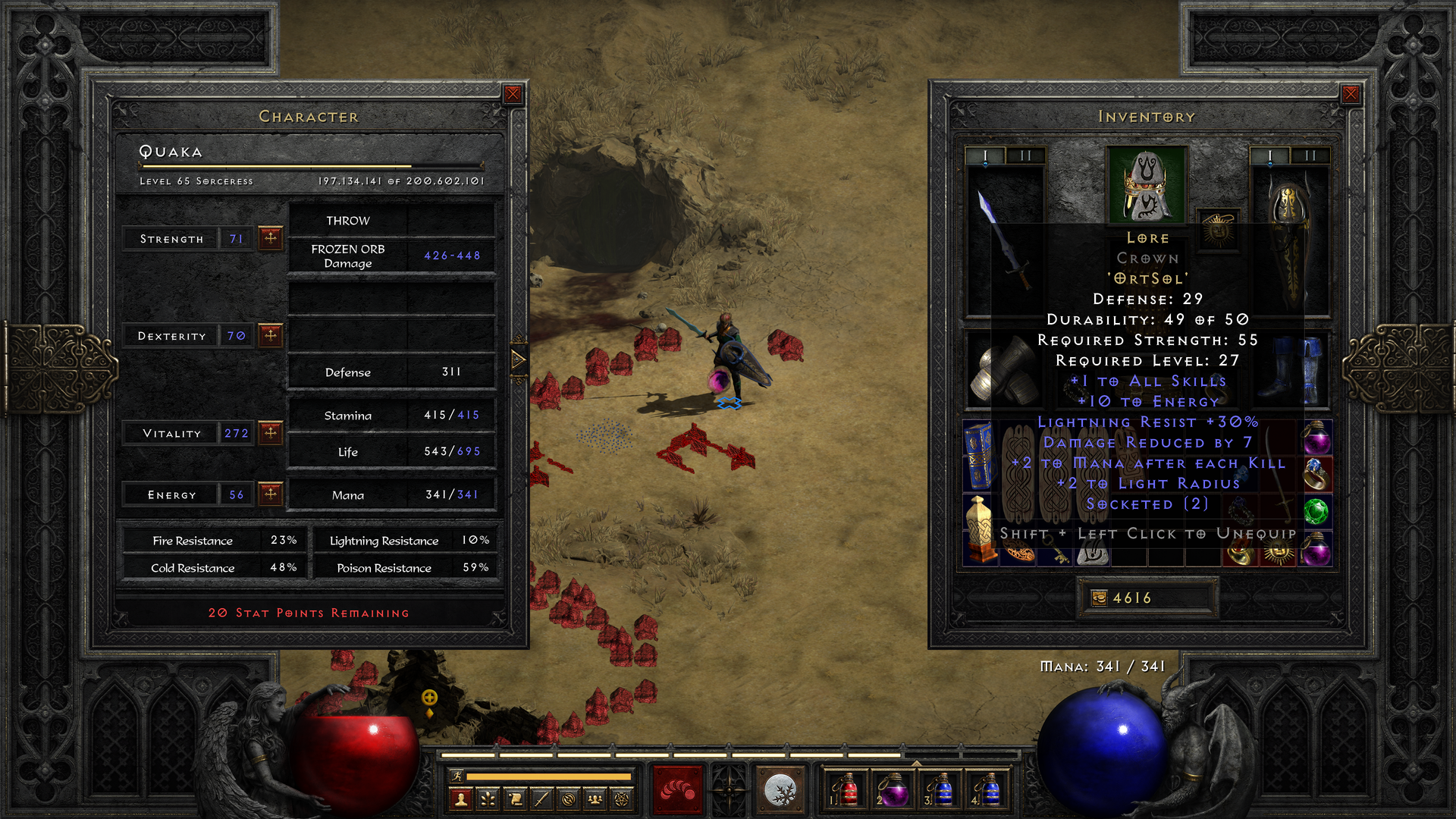Increase Vitality with the plus button
The height and width of the screenshot is (819, 1456).
coord(271,433)
